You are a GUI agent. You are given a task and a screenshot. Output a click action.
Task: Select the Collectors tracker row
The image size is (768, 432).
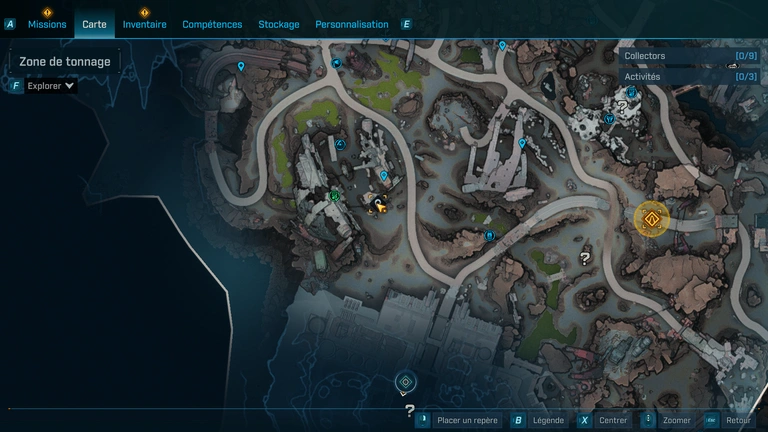coord(688,56)
